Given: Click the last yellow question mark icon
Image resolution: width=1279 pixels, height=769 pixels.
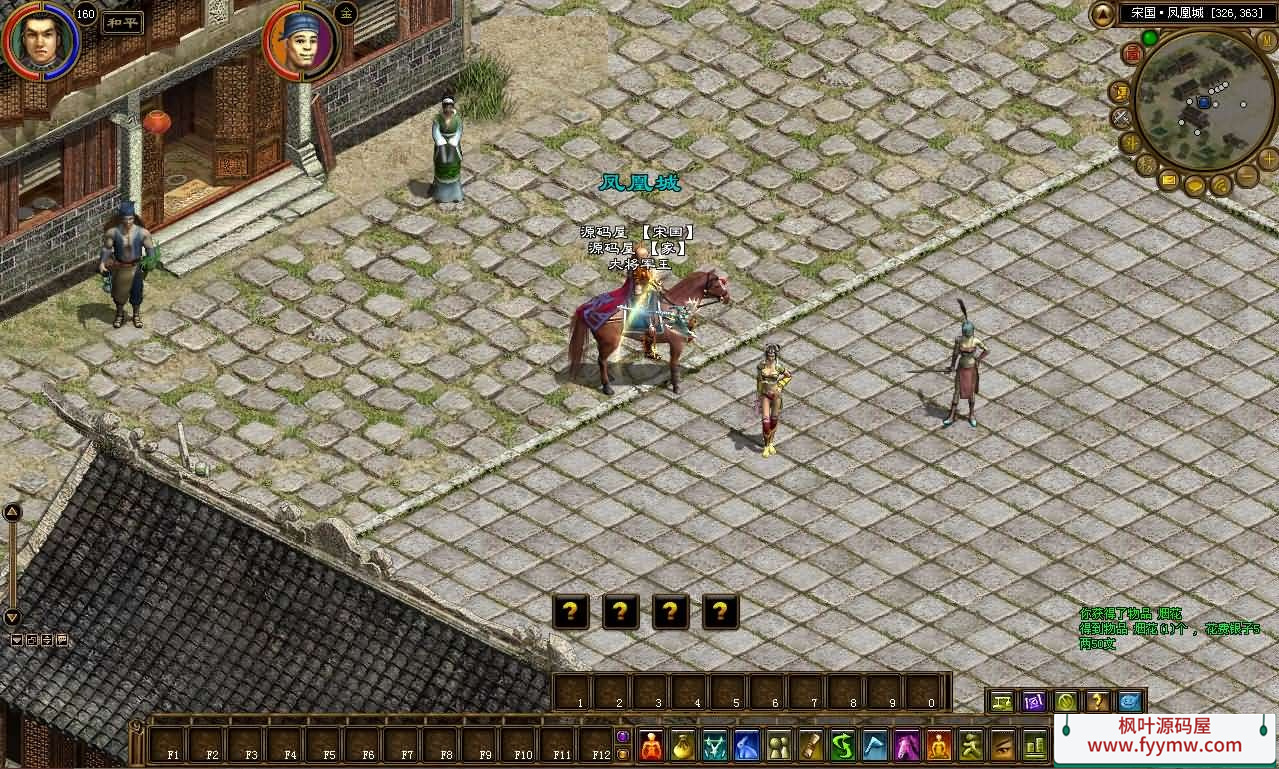Looking at the screenshot, I should pos(720,611).
